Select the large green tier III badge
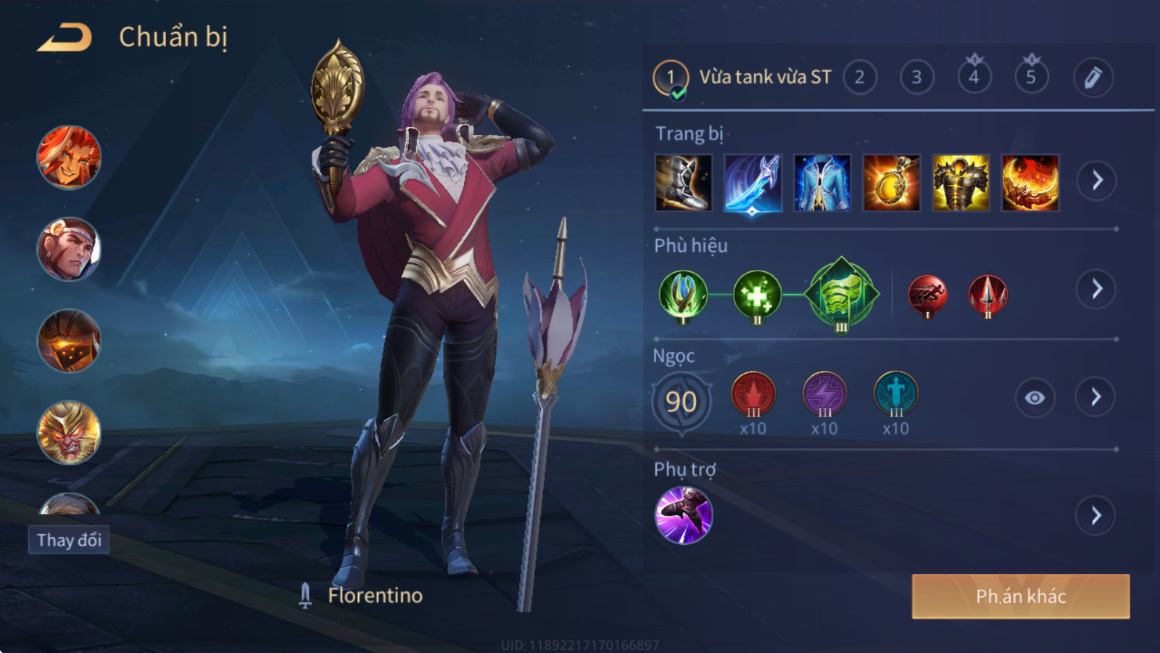Screen dimensions: 1160x653 841,293
